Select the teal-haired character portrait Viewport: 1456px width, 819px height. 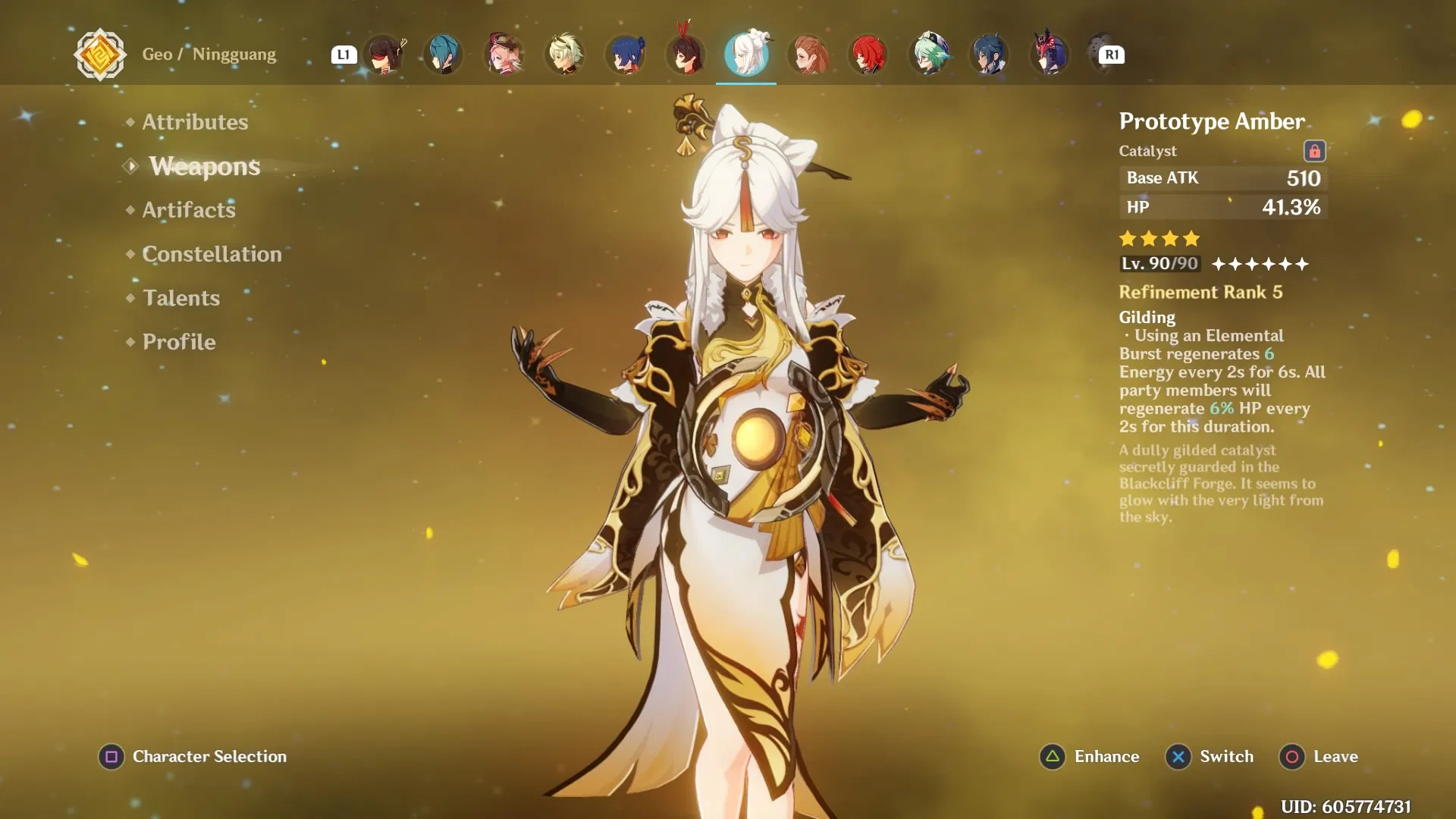(x=444, y=55)
